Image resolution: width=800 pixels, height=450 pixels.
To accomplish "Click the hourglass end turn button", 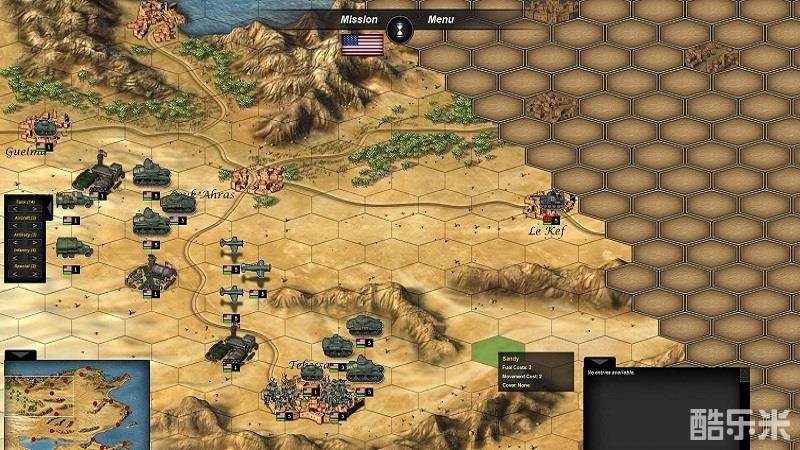I will (399, 25).
